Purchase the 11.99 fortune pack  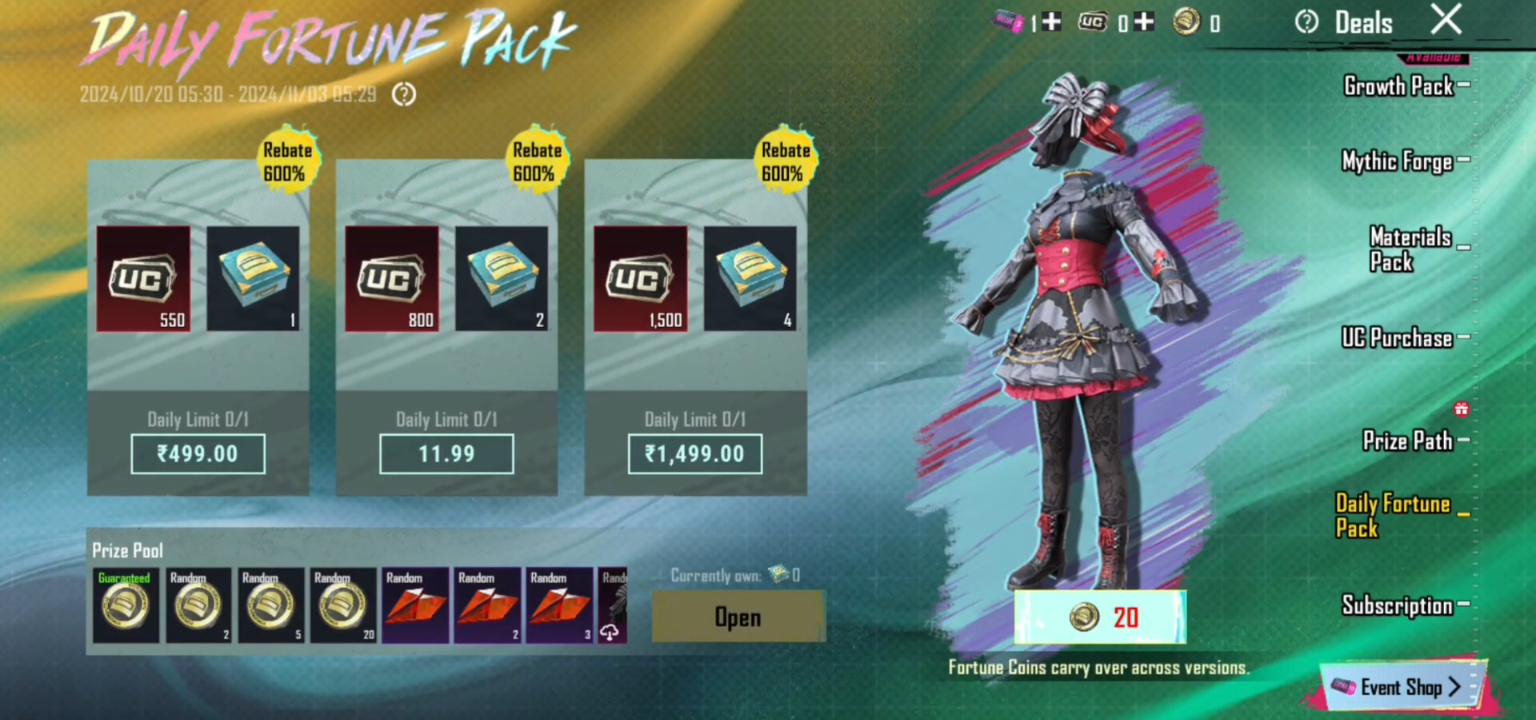pyautogui.click(x=446, y=454)
